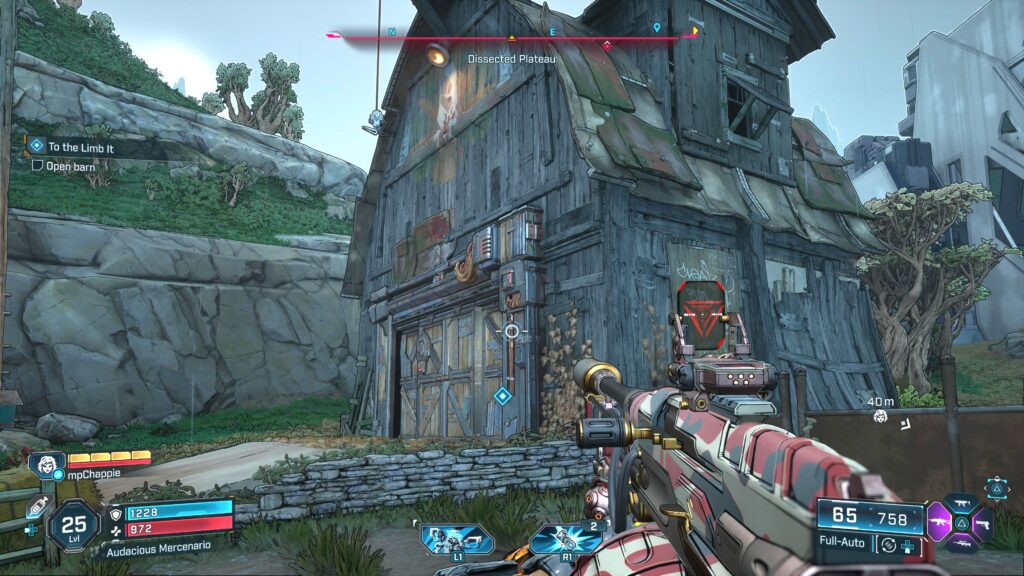This screenshot has width=1024, height=576.
Task: Use the repair kit syringe icon
Action: click(x=39, y=508)
